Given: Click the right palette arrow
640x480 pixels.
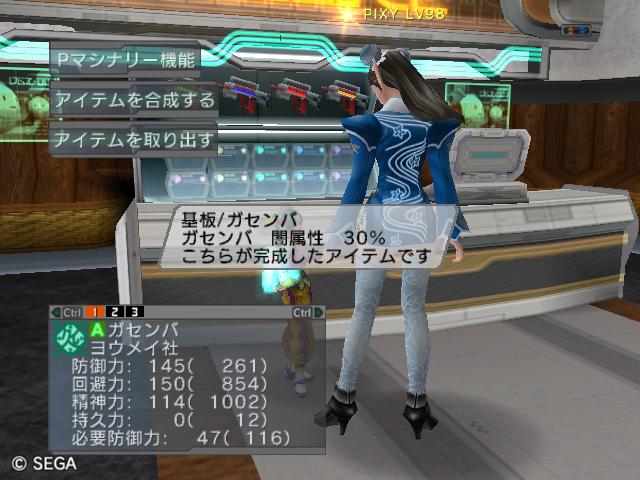Looking at the screenshot, I should (318, 312).
